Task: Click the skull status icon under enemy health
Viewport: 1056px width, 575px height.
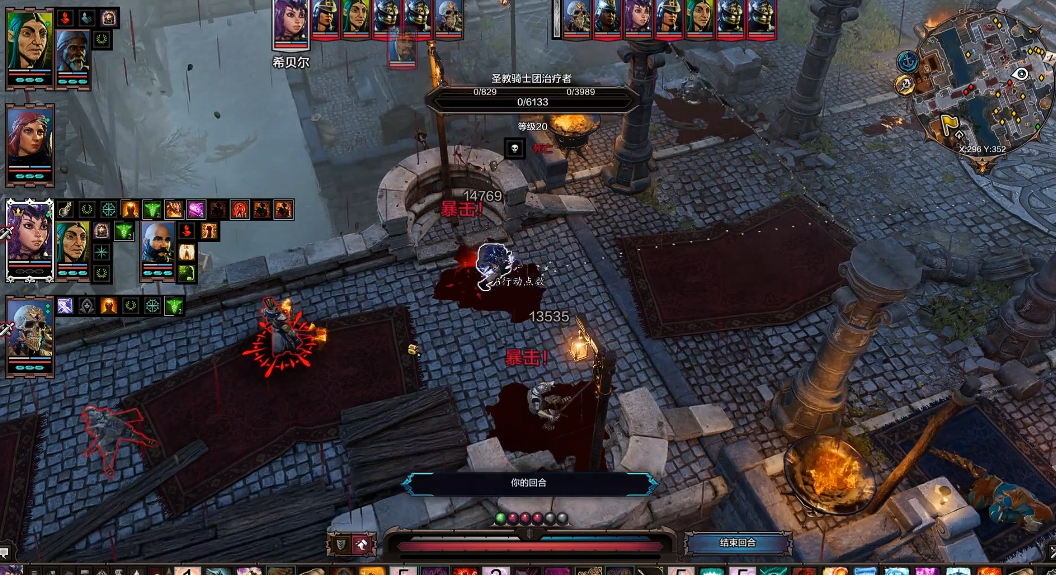Action: click(x=515, y=149)
